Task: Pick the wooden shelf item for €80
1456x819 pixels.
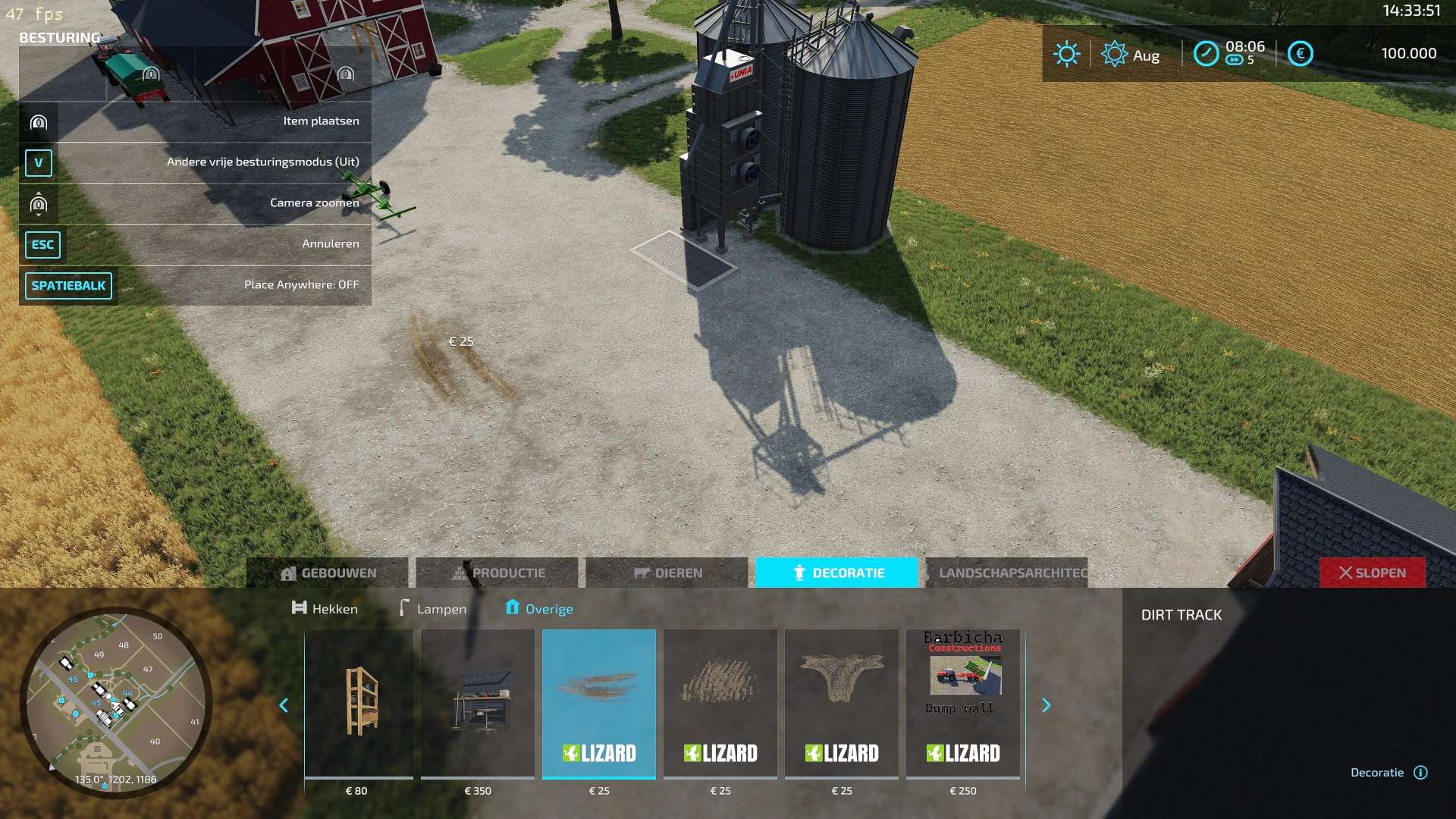Action: (359, 703)
